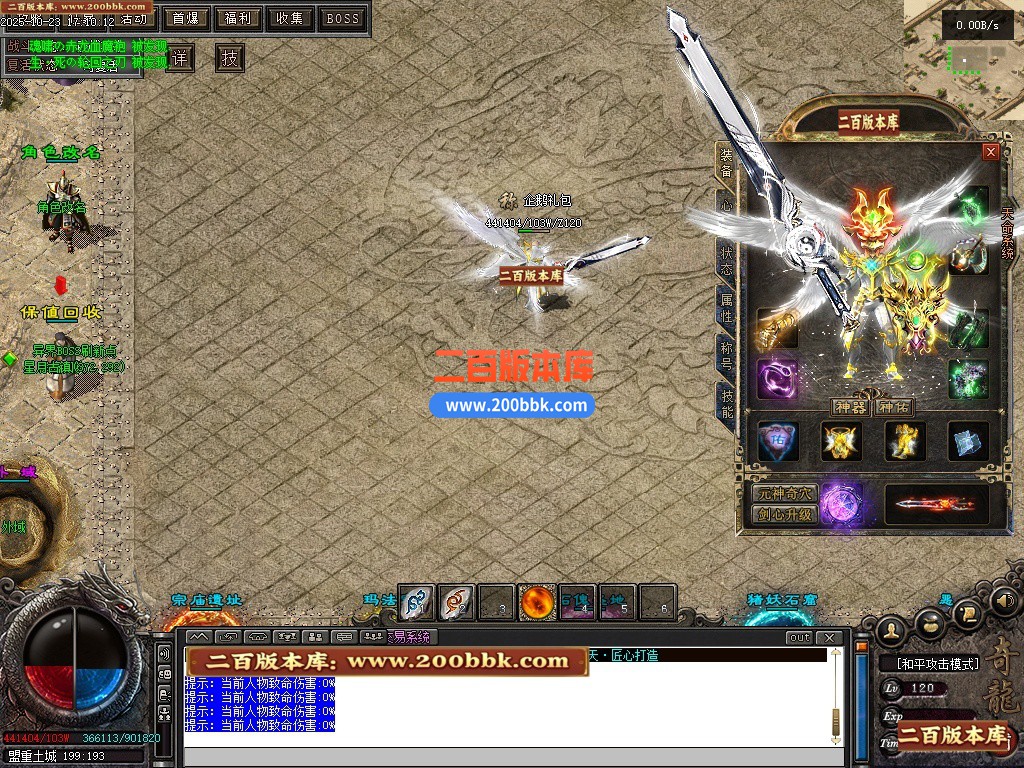Activate the fireball skill on the hotbar

(538, 602)
